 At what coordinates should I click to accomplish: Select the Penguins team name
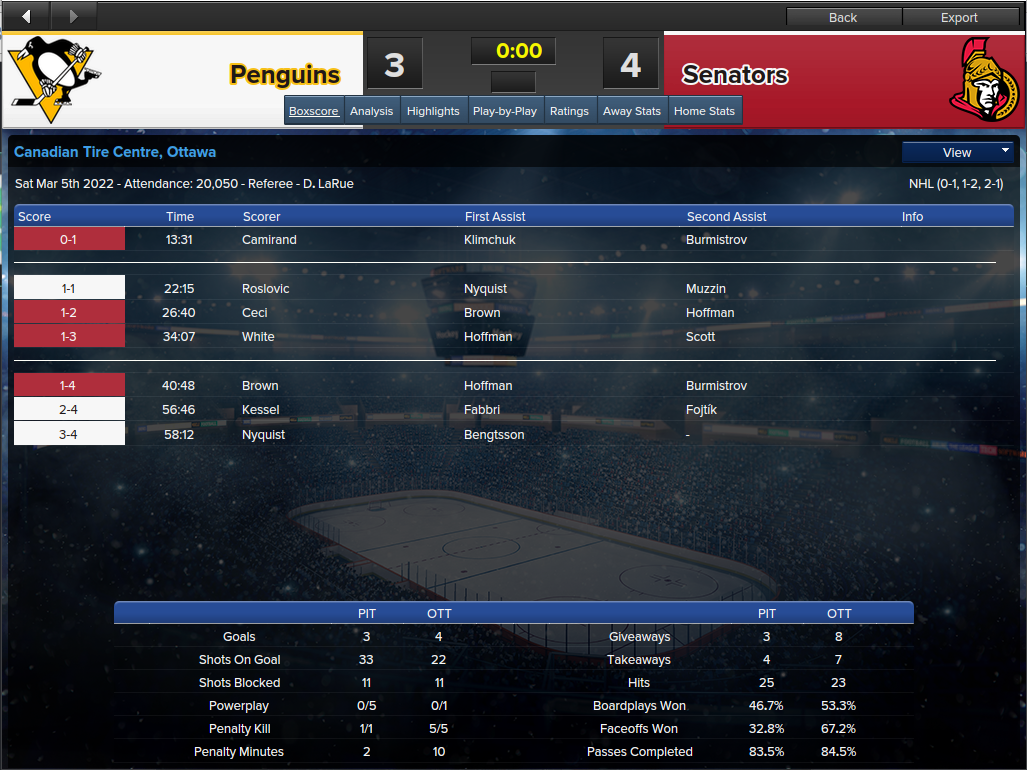285,75
